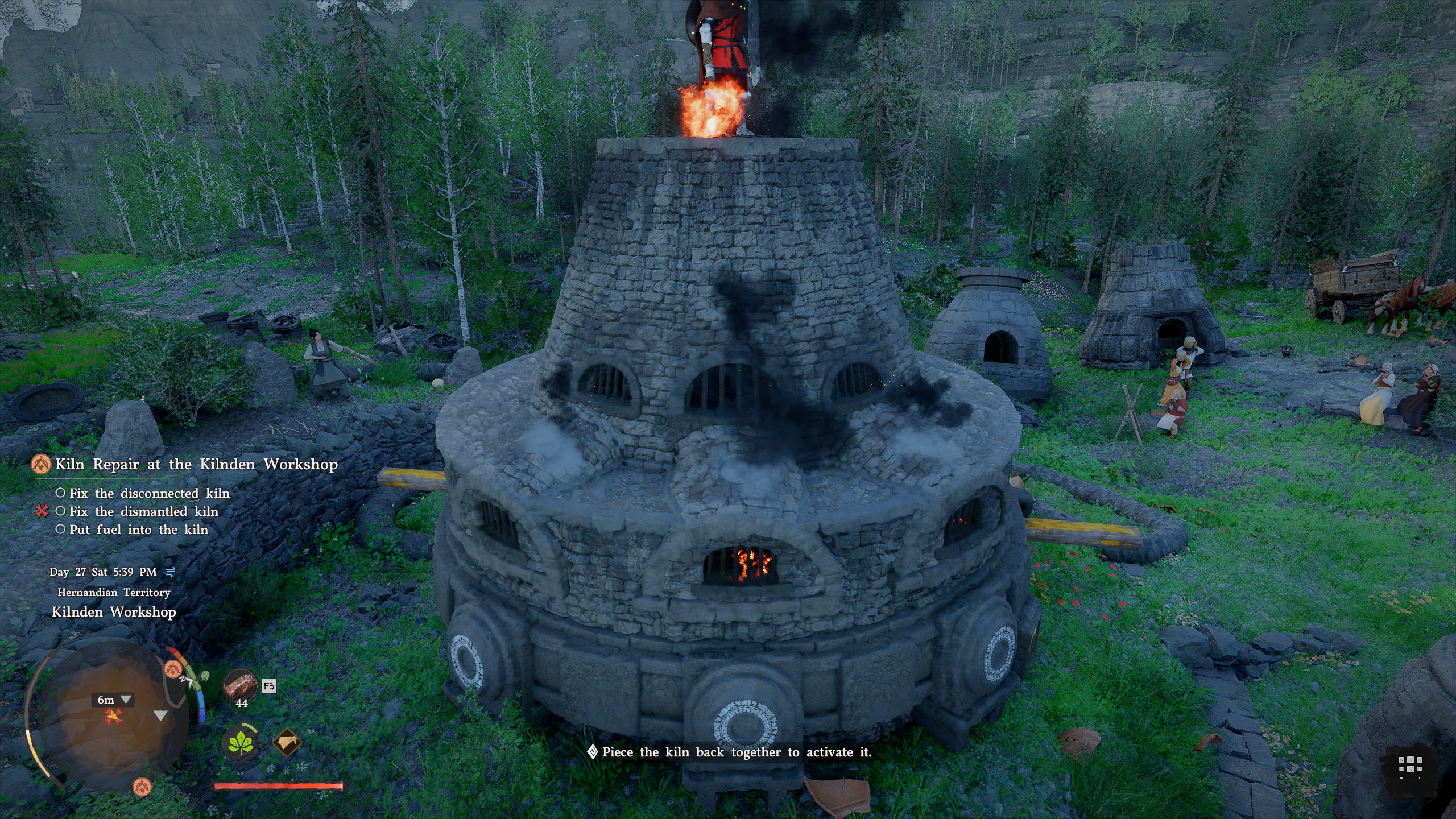Select the log item in the quickslot
Image resolution: width=1456 pixels, height=819 pixels.
coord(241,685)
